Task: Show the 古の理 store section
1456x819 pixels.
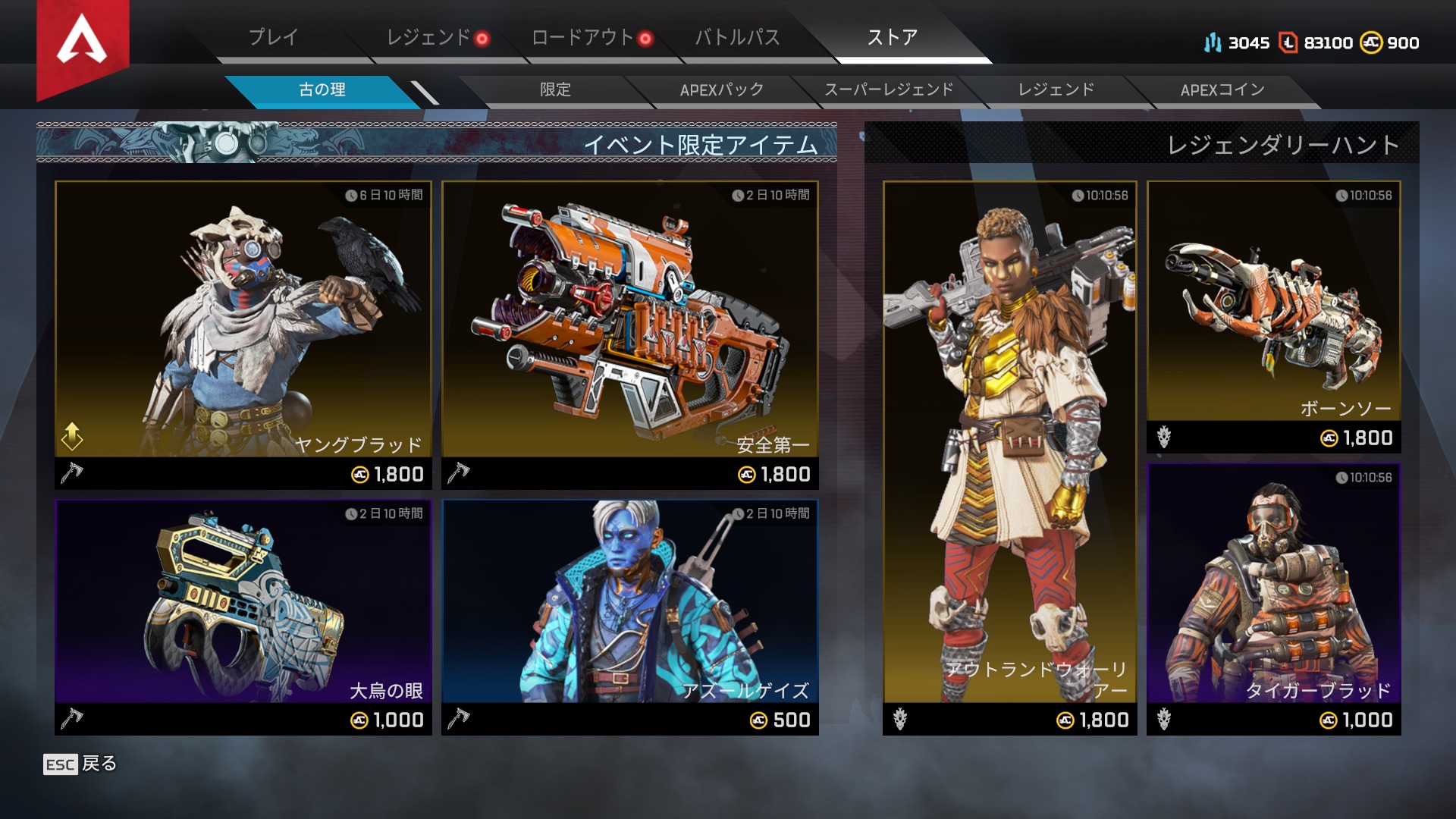Action: [322, 89]
